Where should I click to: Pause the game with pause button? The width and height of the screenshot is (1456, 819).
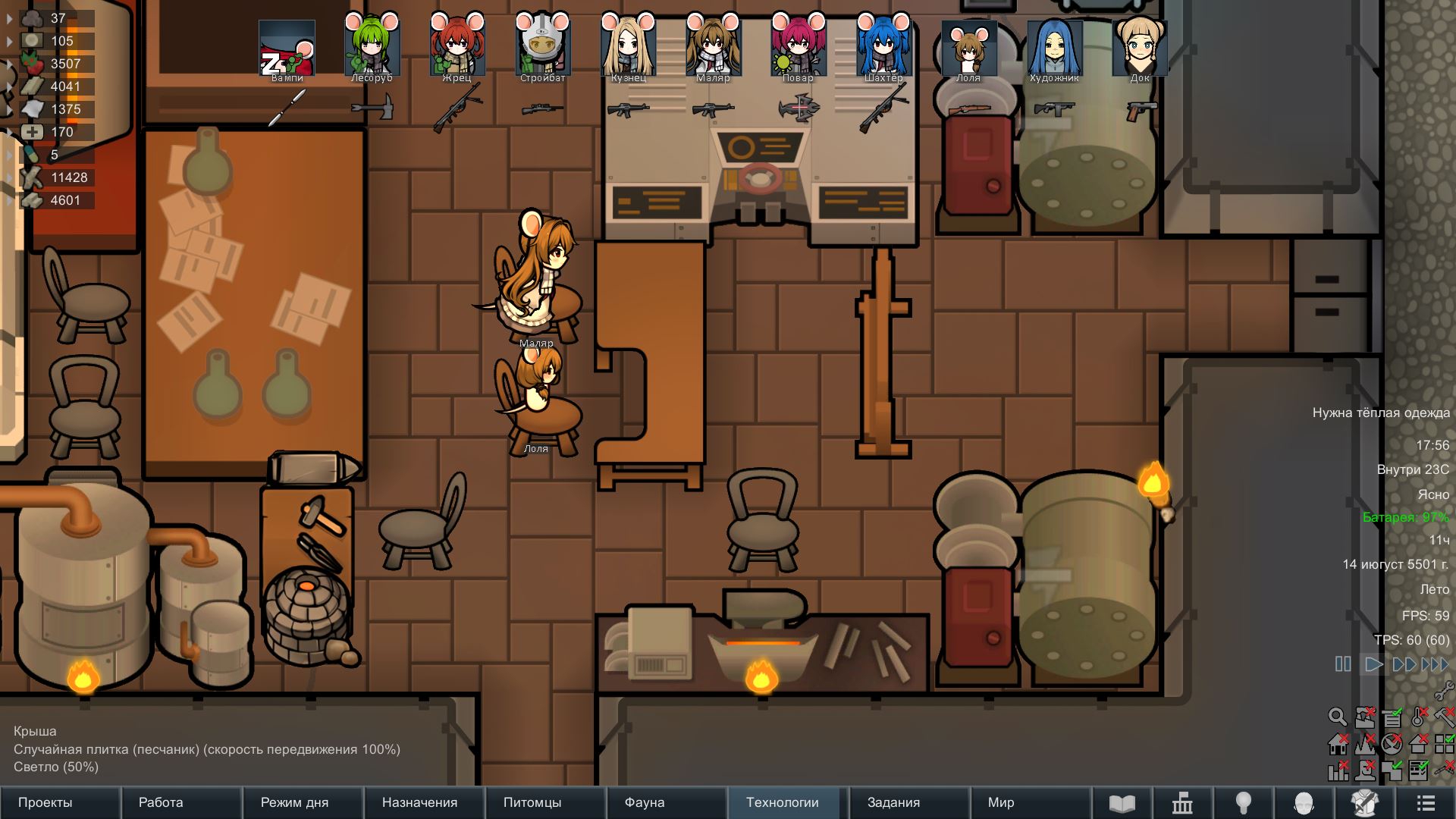point(1343,664)
